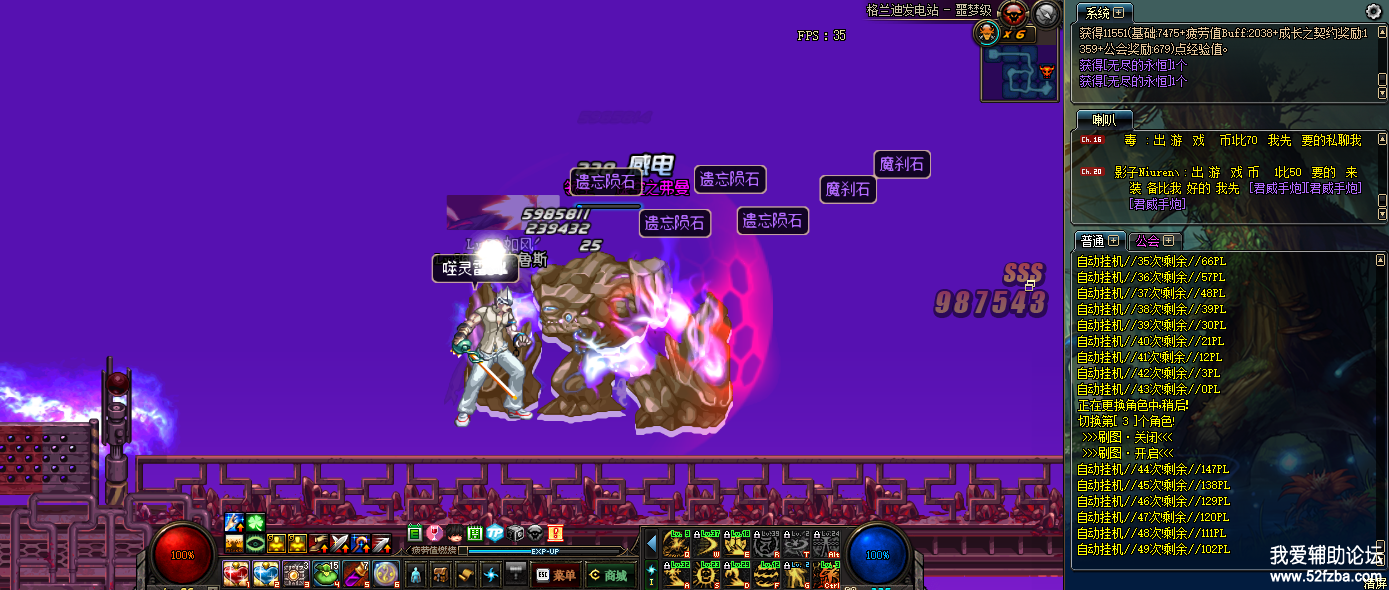The image size is (1389, 590).
Task: Click the four-leaf clover buff icon
Action: (x=255, y=523)
